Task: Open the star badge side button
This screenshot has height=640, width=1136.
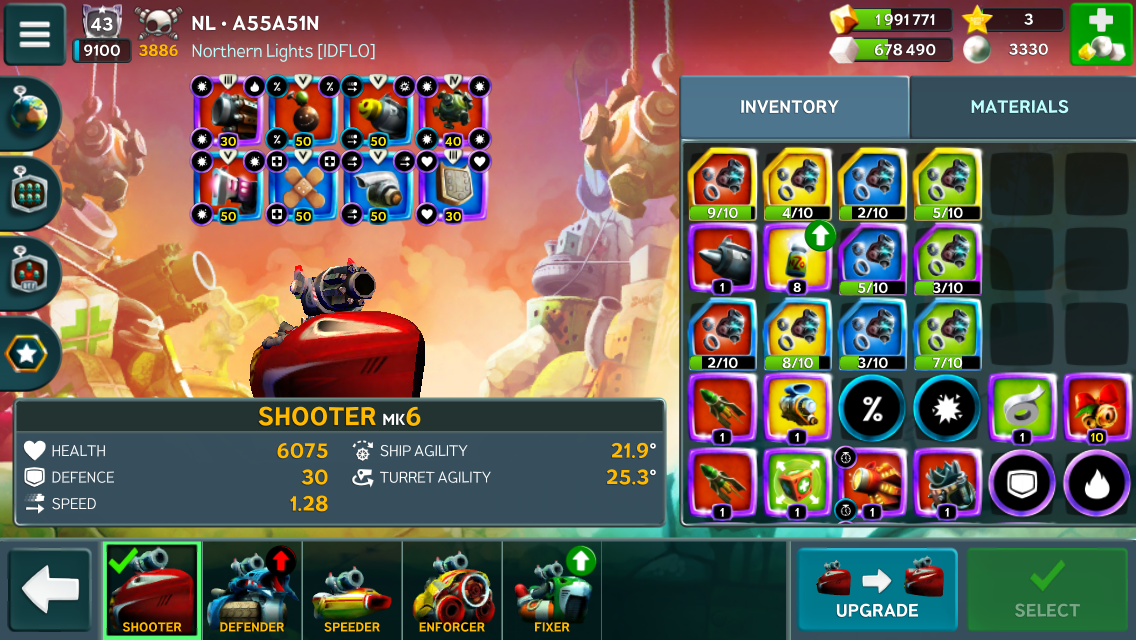Action: point(29,352)
